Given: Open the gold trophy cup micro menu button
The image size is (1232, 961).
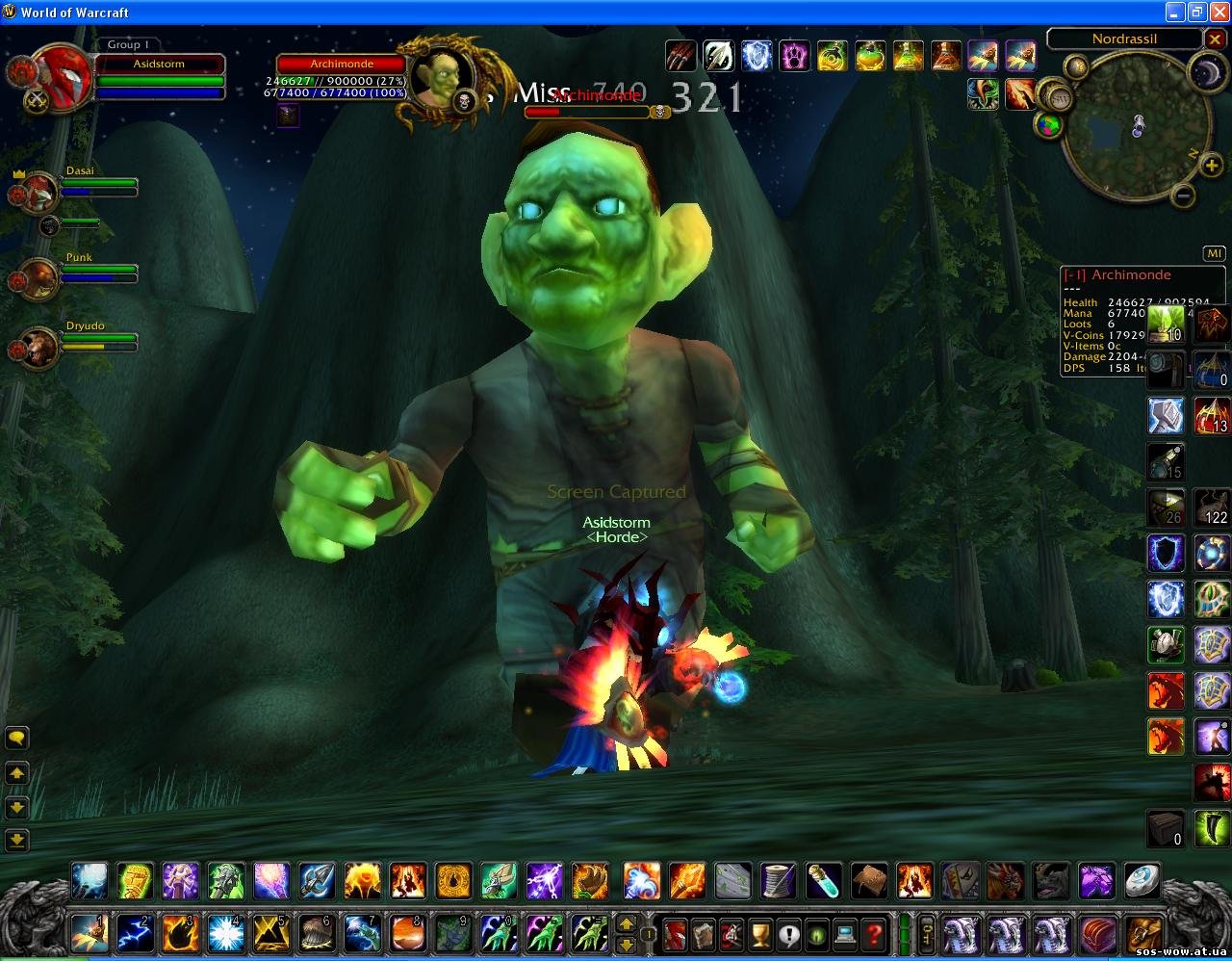Looking at the screenshot, I should click(760, 933).
